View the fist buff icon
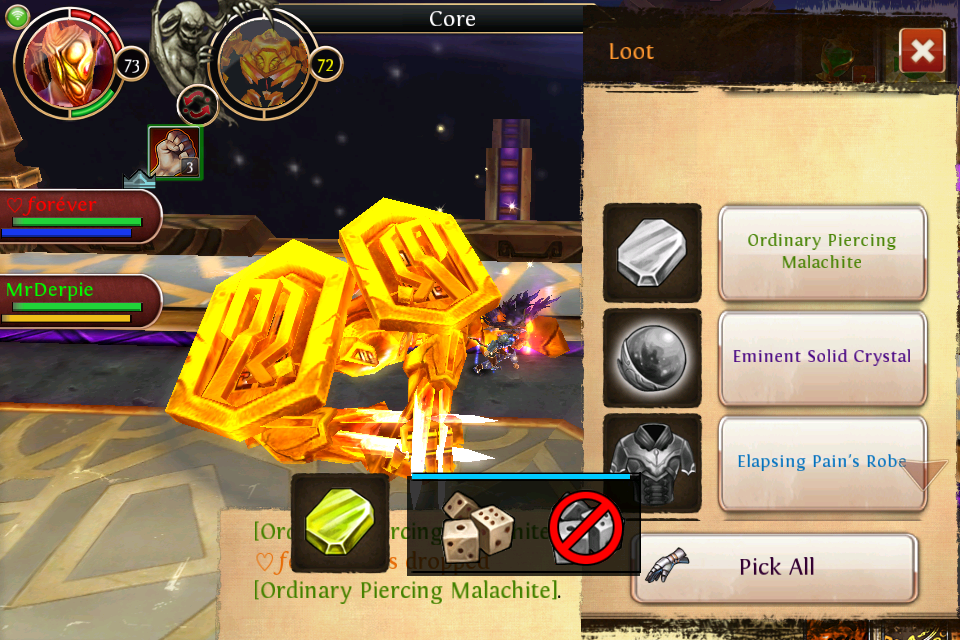This screenshot has height=640, width=960. click(x=174, y=152)
